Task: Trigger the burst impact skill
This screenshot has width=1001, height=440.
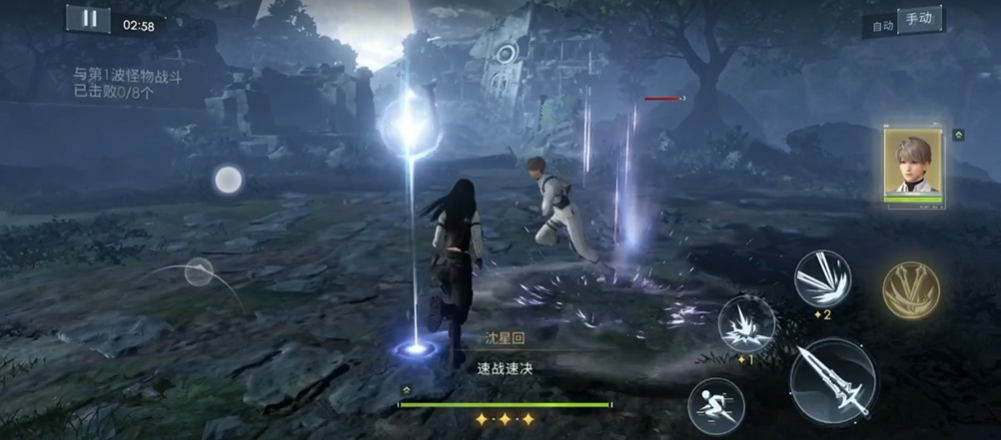Action: pyautogui.click(x=747, y=324)
